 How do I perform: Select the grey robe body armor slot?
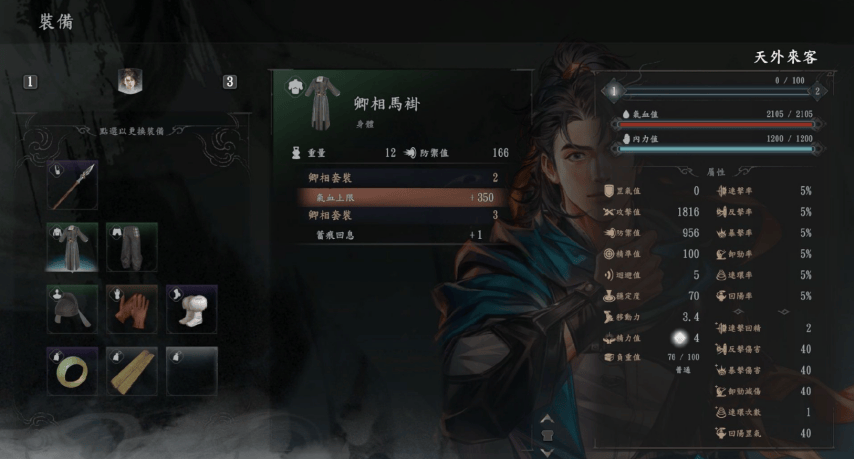[x=72, y=247]
